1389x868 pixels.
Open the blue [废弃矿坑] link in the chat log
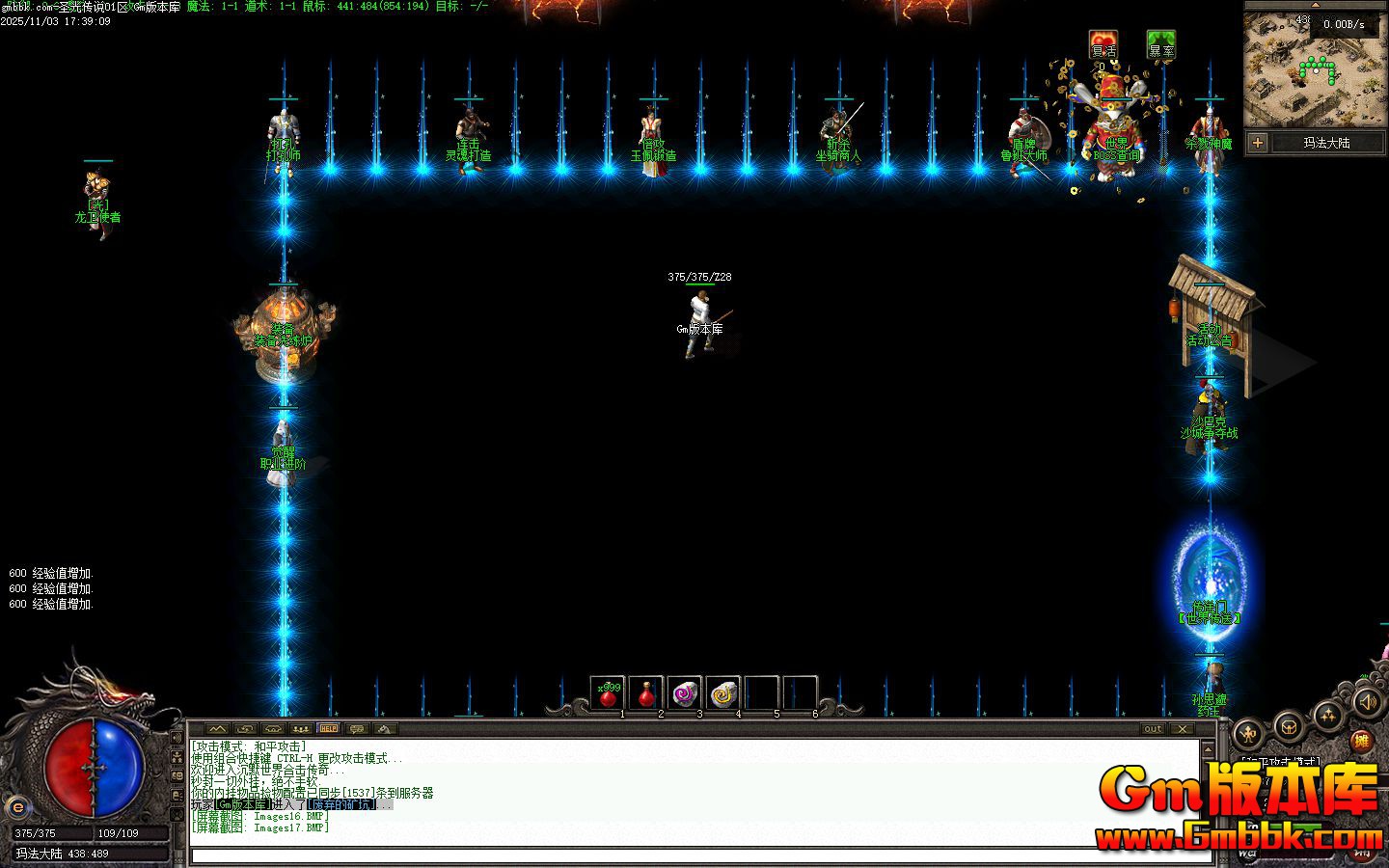342,802
